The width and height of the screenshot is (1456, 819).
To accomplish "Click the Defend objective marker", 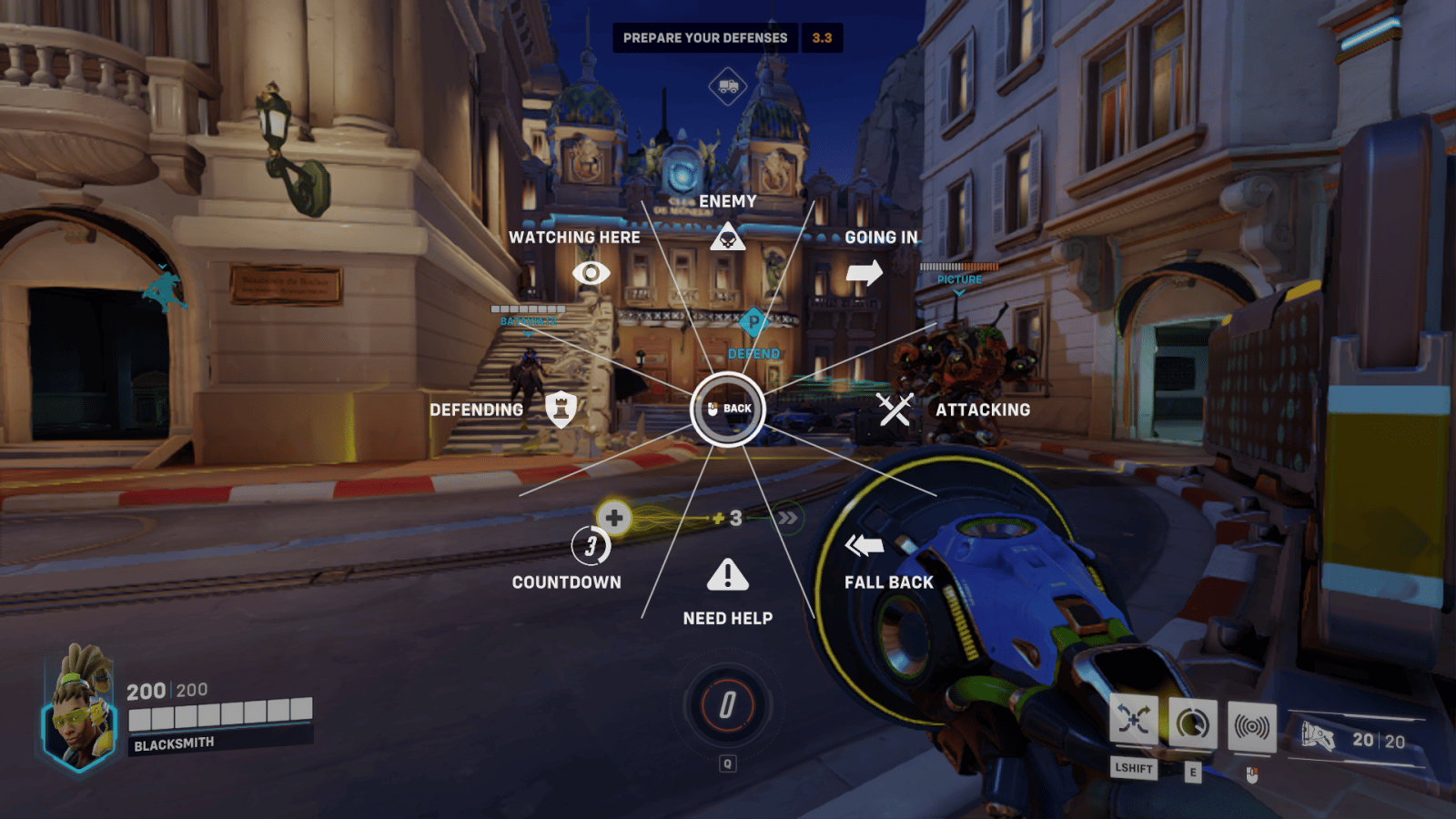I will [754, 319].
